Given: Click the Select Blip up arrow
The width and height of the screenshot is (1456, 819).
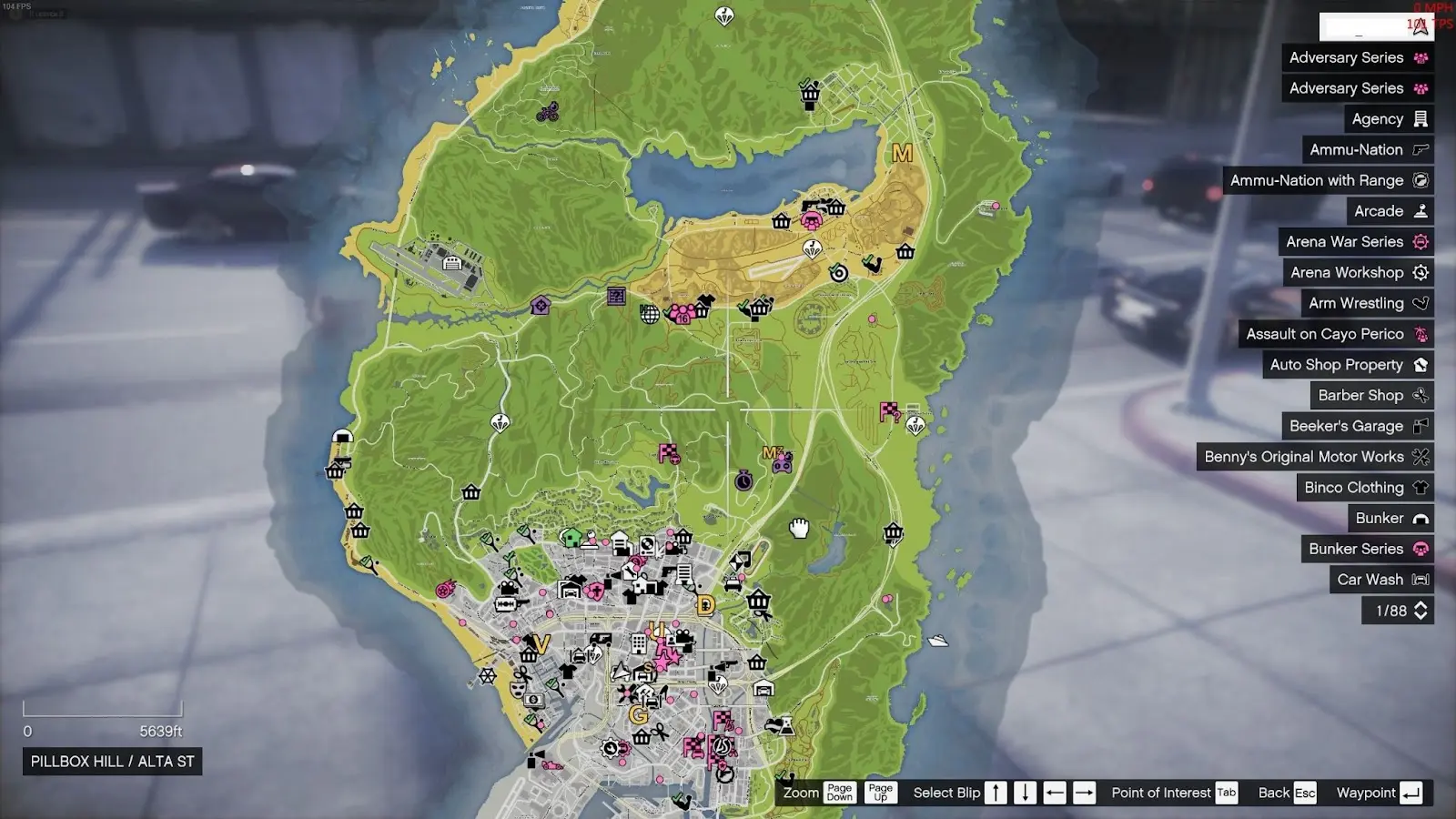Looking at the screenshot, I should pos(996,793).
